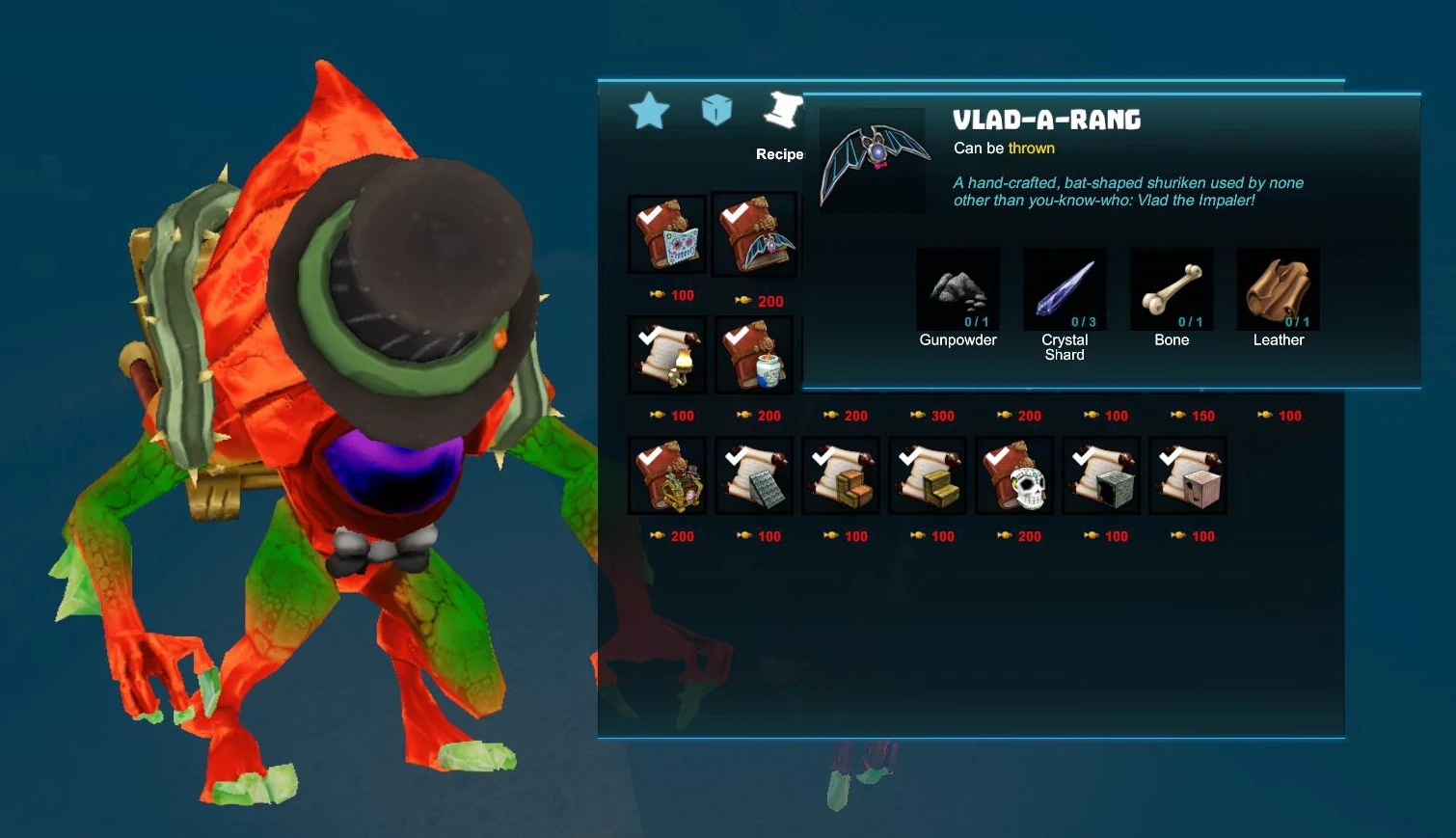This screenshot has height=838, width=1456.
Task: Open the star favorites tab icon
Action: coord(650,110)
